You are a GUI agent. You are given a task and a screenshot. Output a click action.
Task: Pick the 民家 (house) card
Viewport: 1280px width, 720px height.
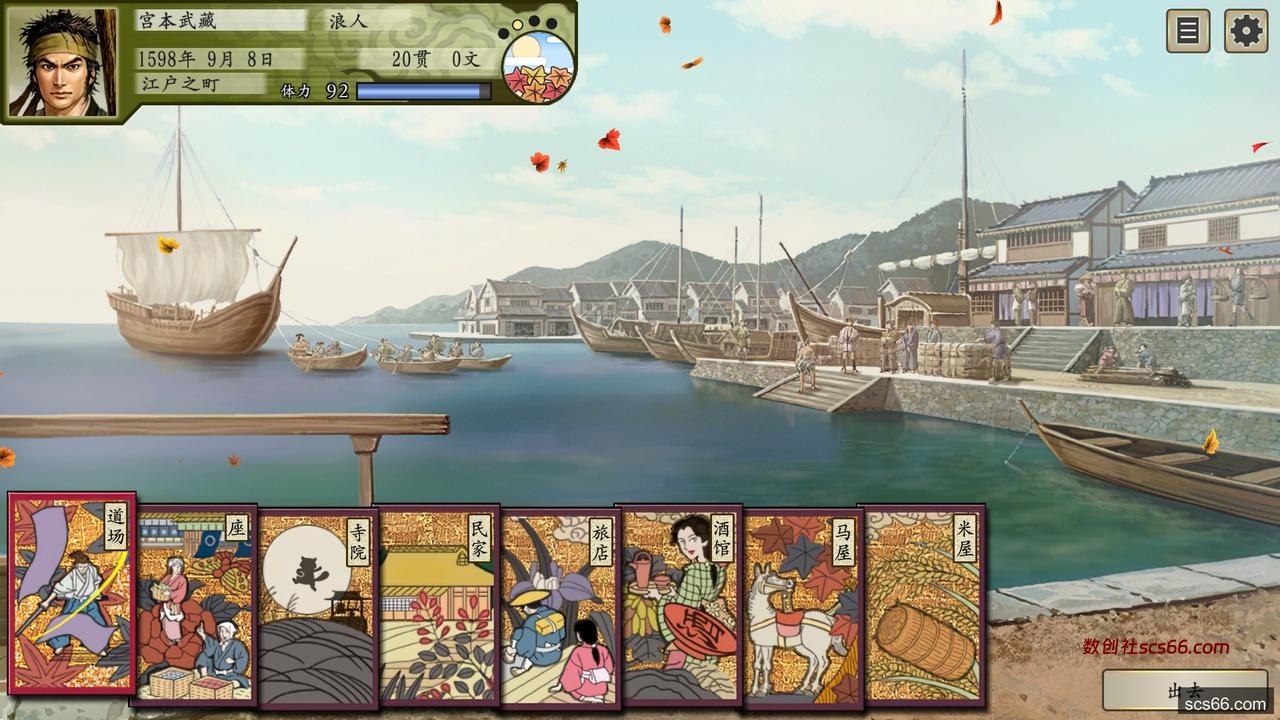438,606
